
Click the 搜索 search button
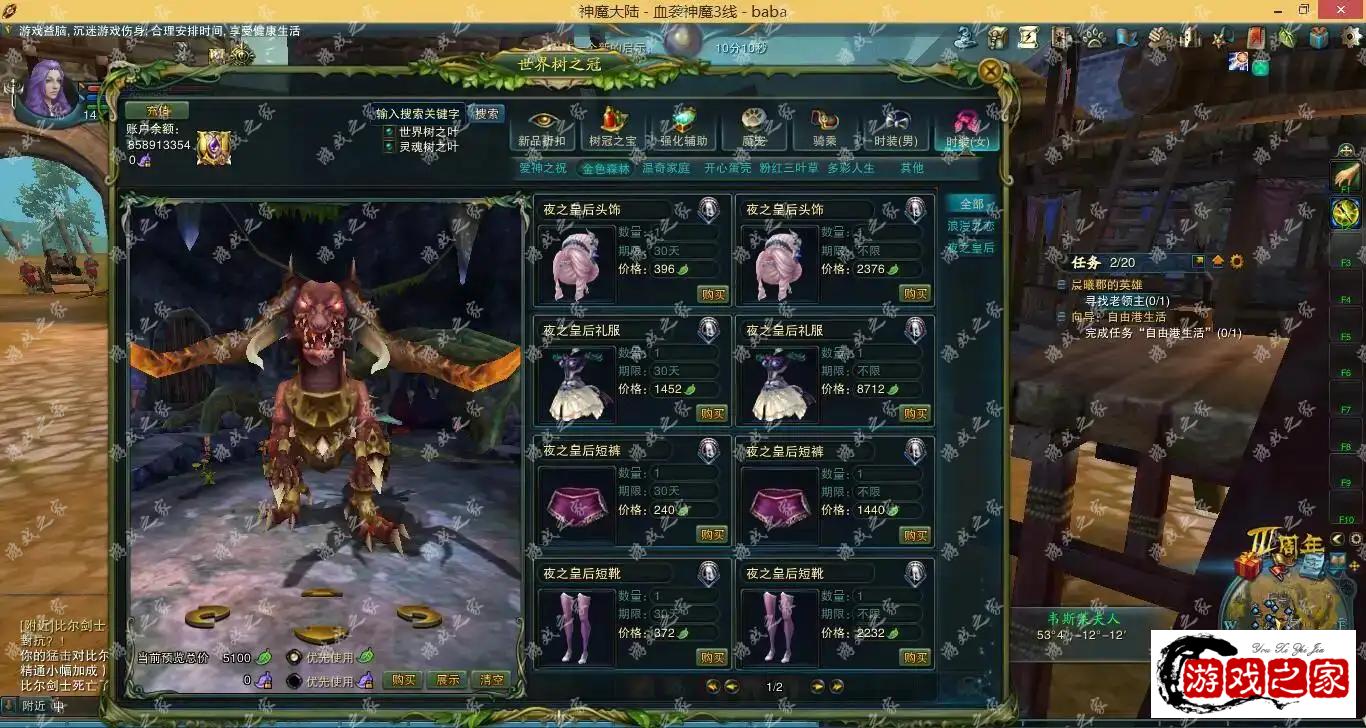click(x=486, y=114)
